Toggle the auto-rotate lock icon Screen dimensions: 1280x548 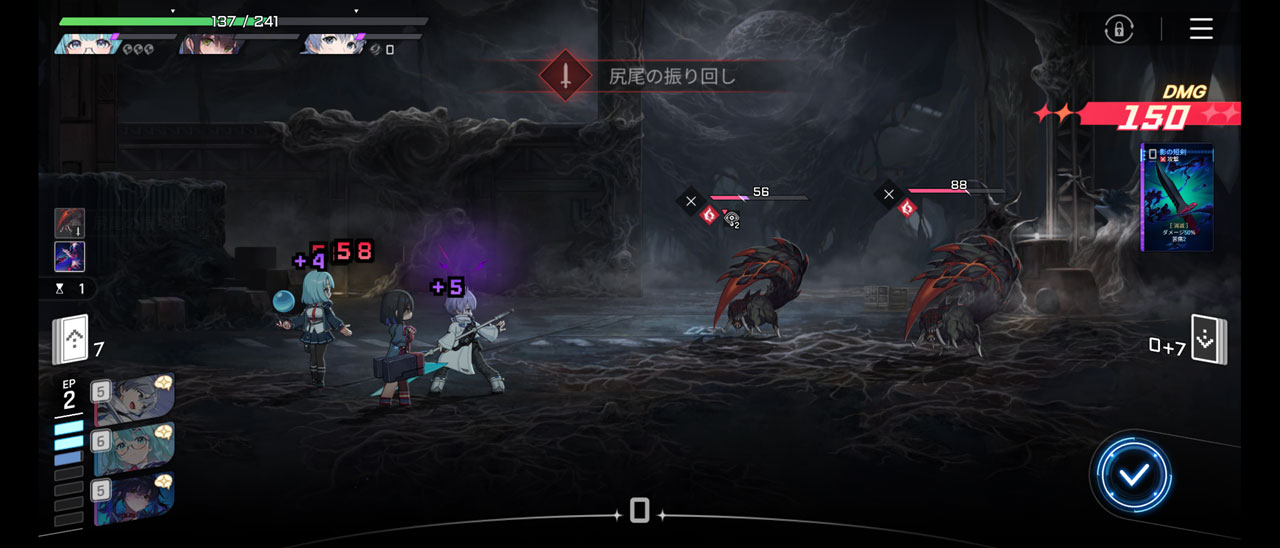click(x=1119, y=29)
